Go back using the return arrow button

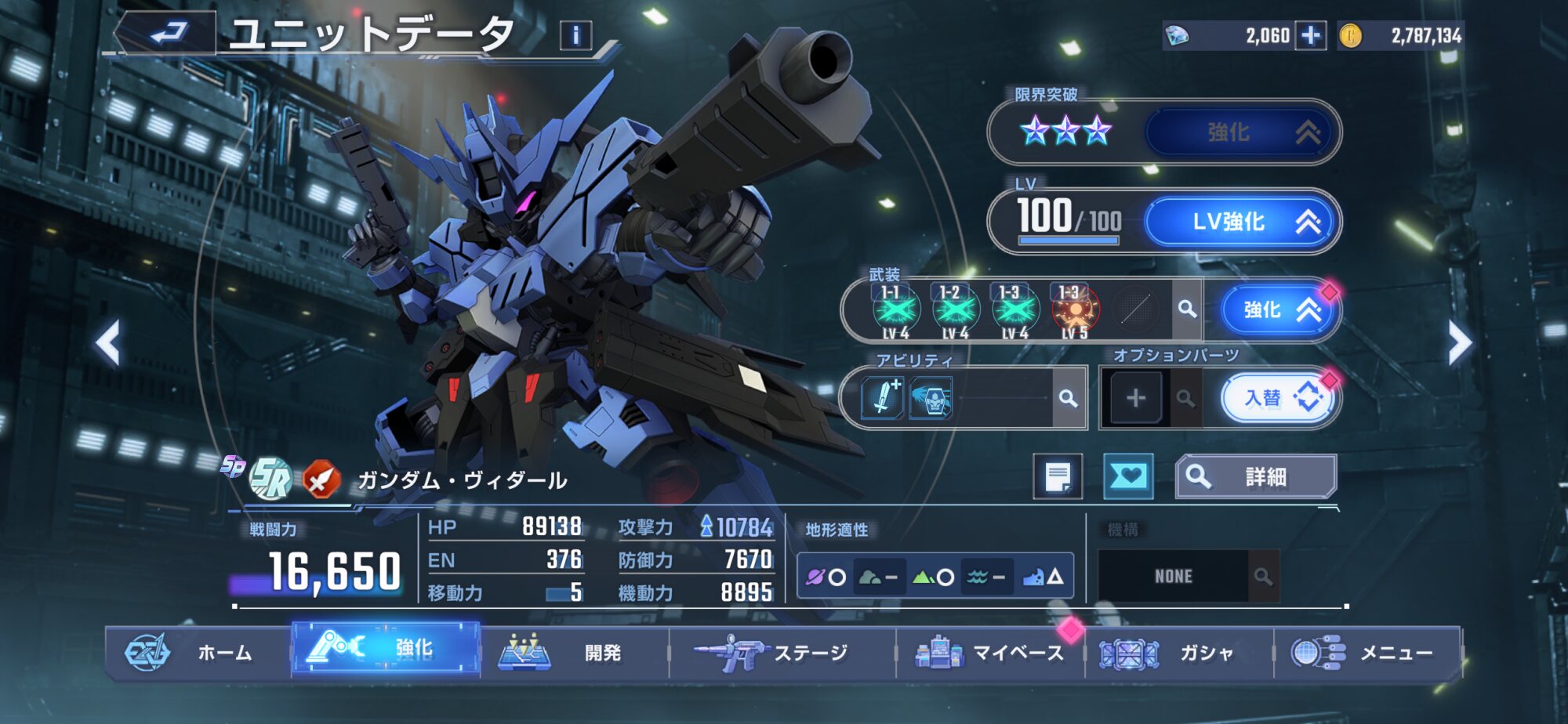[167, 34]
